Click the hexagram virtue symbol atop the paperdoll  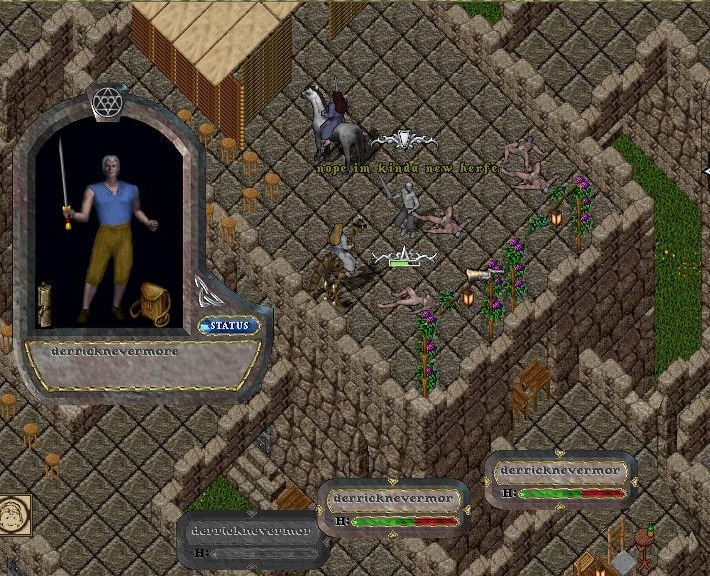106,100
